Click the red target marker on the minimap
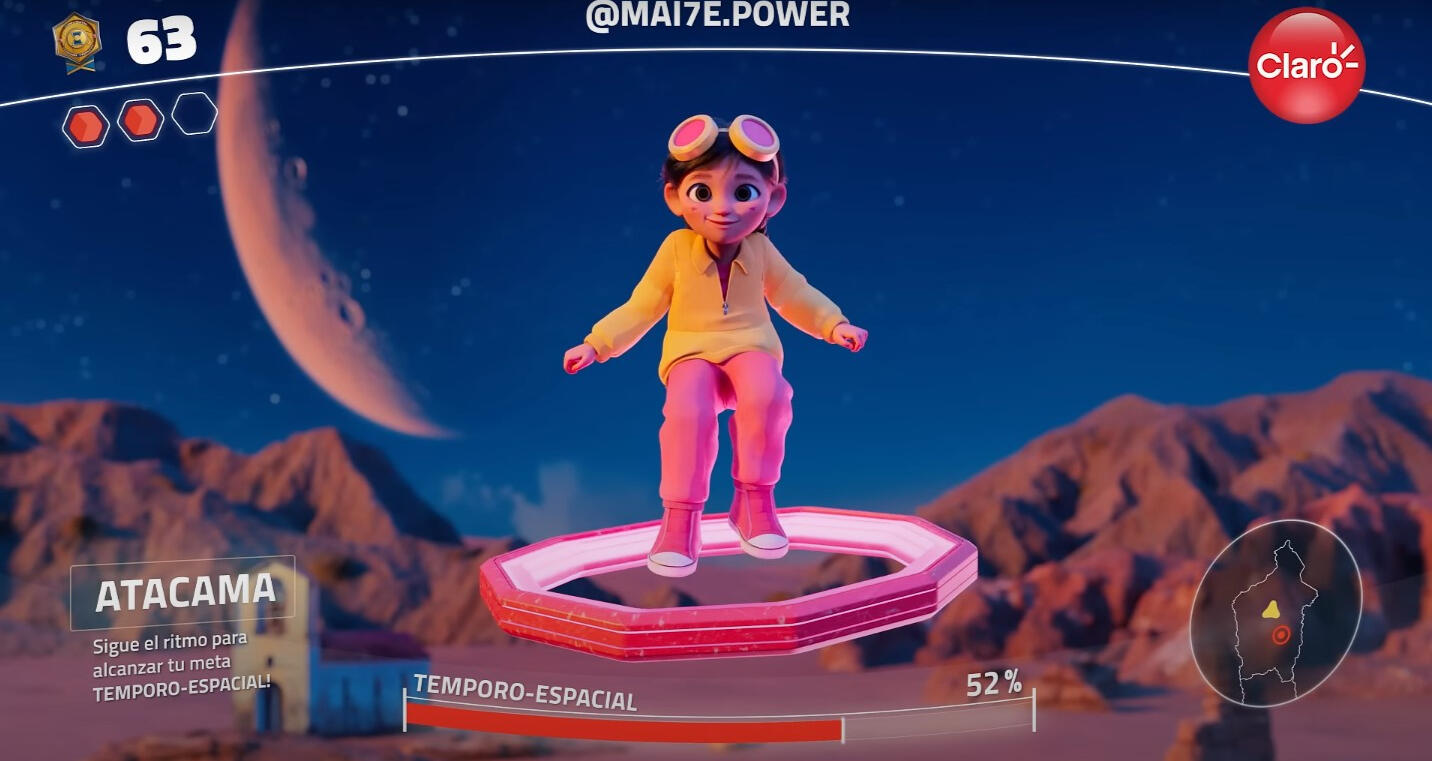 [x=1280, y=635]
